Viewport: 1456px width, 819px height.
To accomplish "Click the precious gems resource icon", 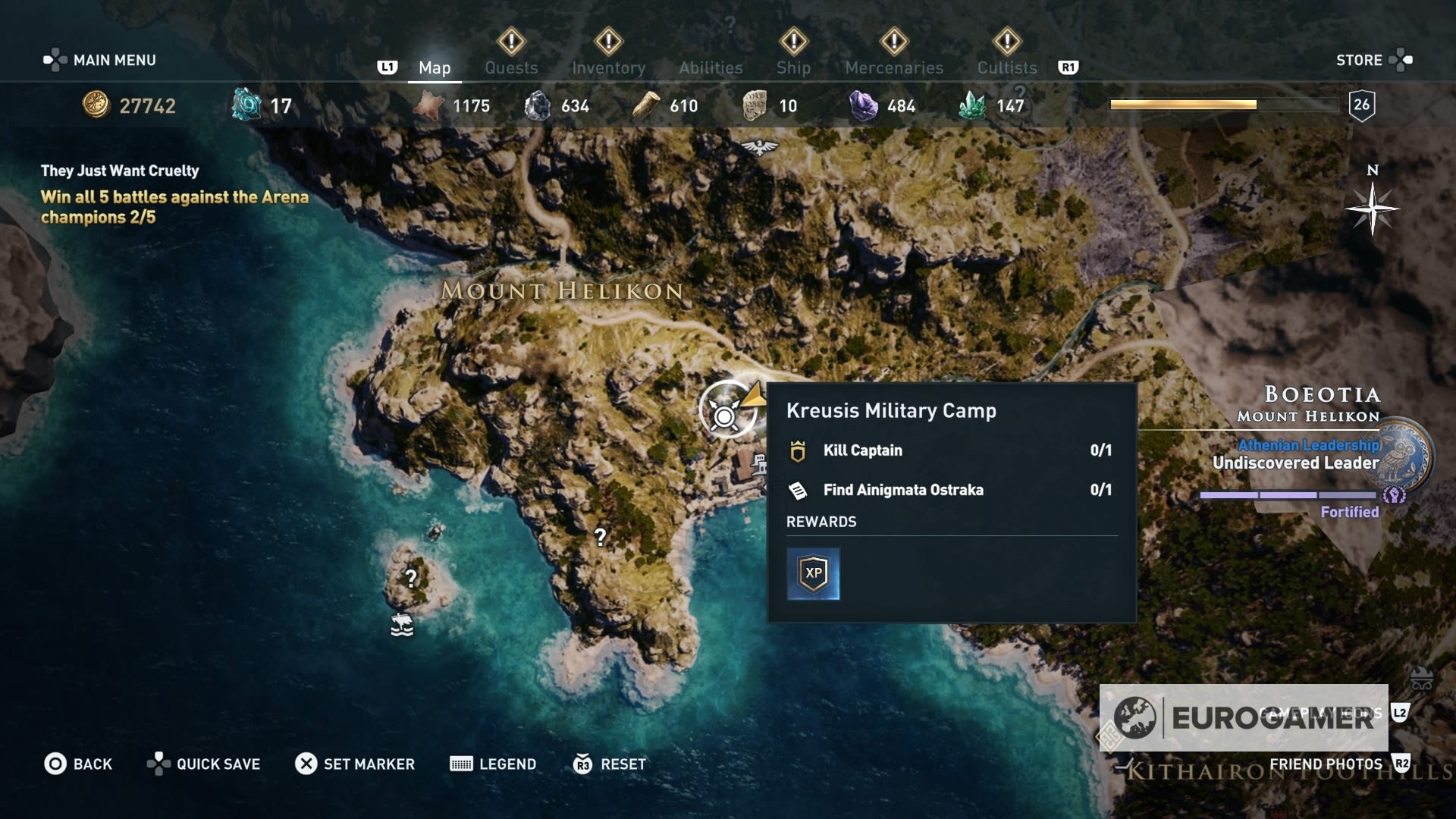I will coord(864,105).
